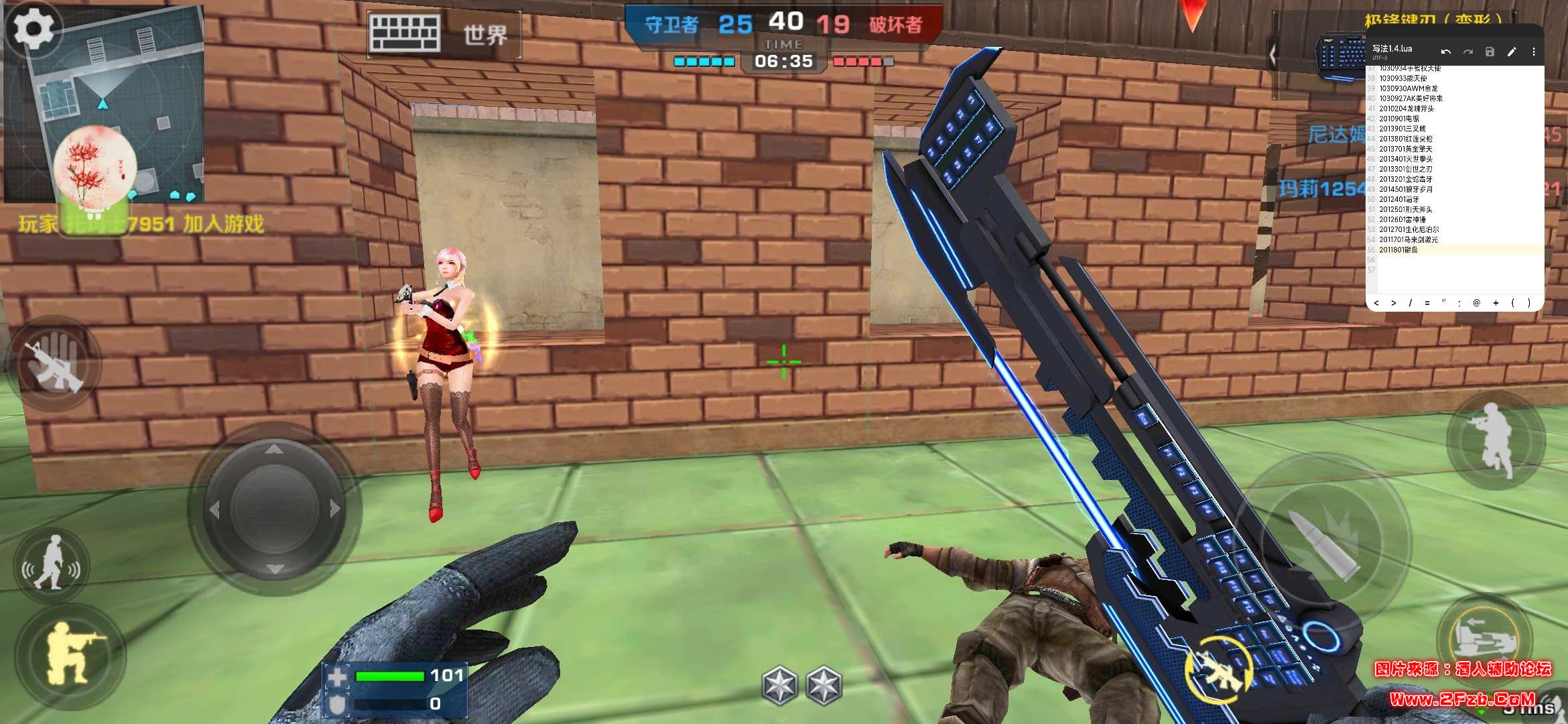1568x724 pixels.
Task: Tap the undo arrow in the lua editor
Action: coord(1445,52)
